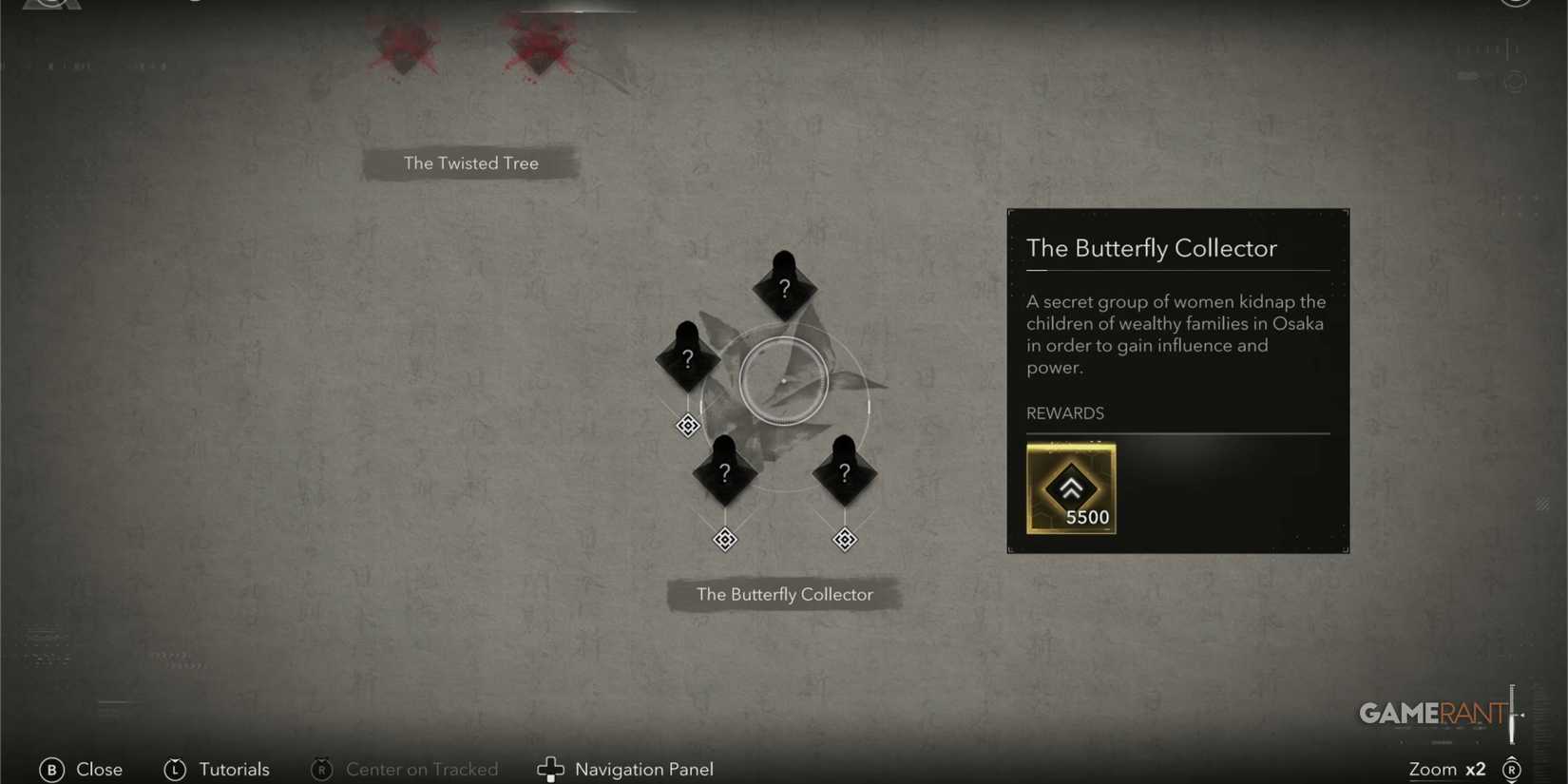1568x784 pixels.
Task: Select the top question-mark quest node
Action: click(783, 285)
